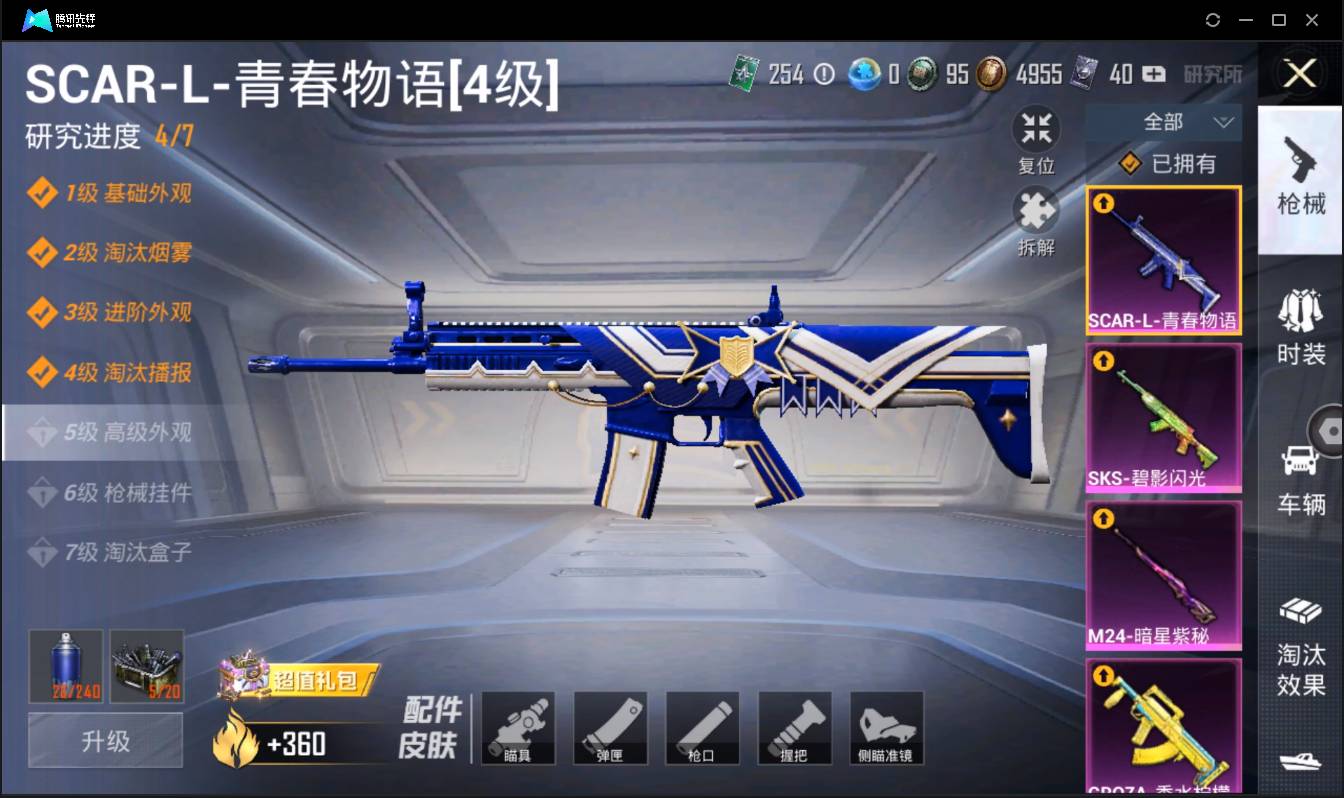Click the 枪口 muzzle attachment icon
Viewport: 1344px width, 798px height.
tap(703, 728)
